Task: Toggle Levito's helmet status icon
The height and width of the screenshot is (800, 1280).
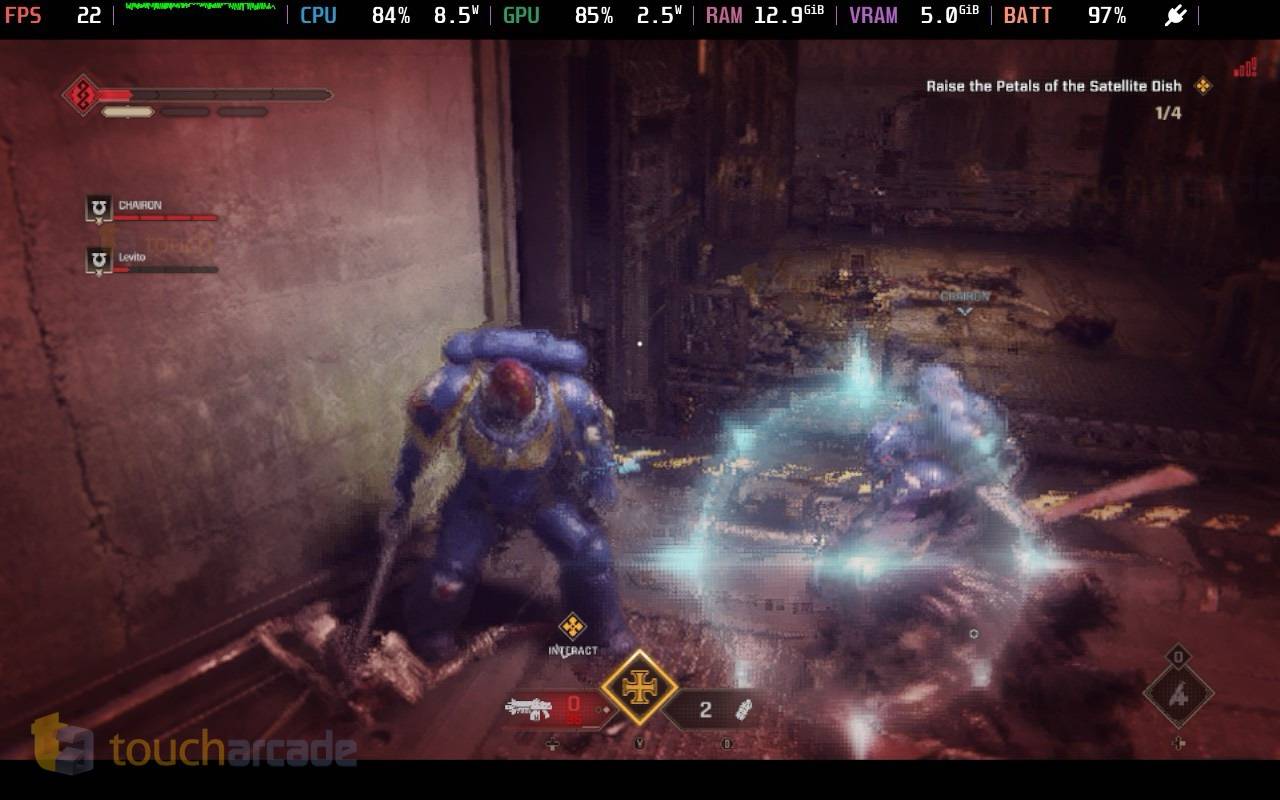Action: tap(97, 258)
